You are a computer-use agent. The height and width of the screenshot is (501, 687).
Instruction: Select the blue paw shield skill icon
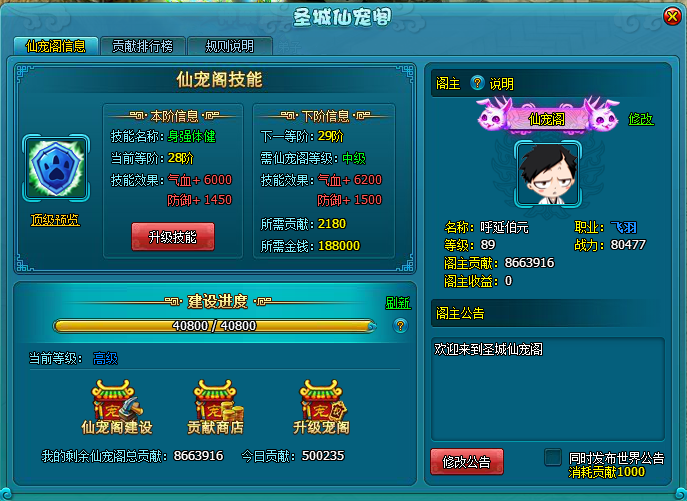[55, 165]
